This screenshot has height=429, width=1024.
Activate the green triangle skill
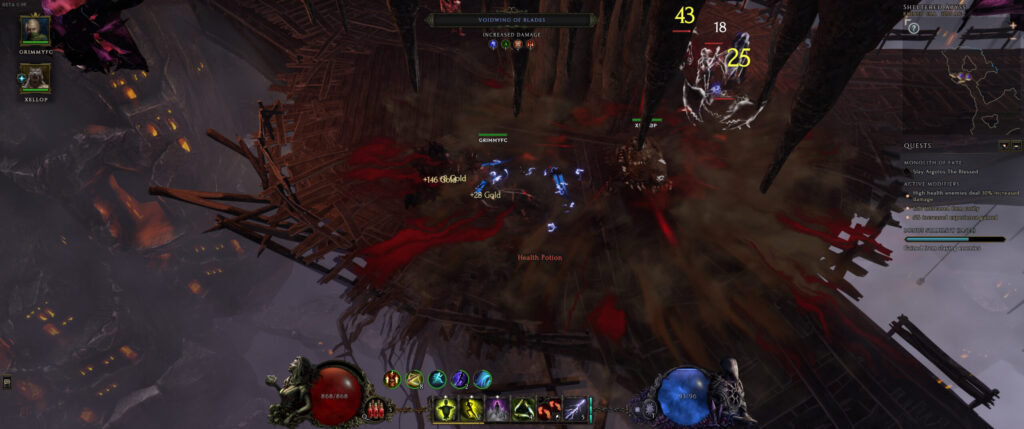(523, 408)
